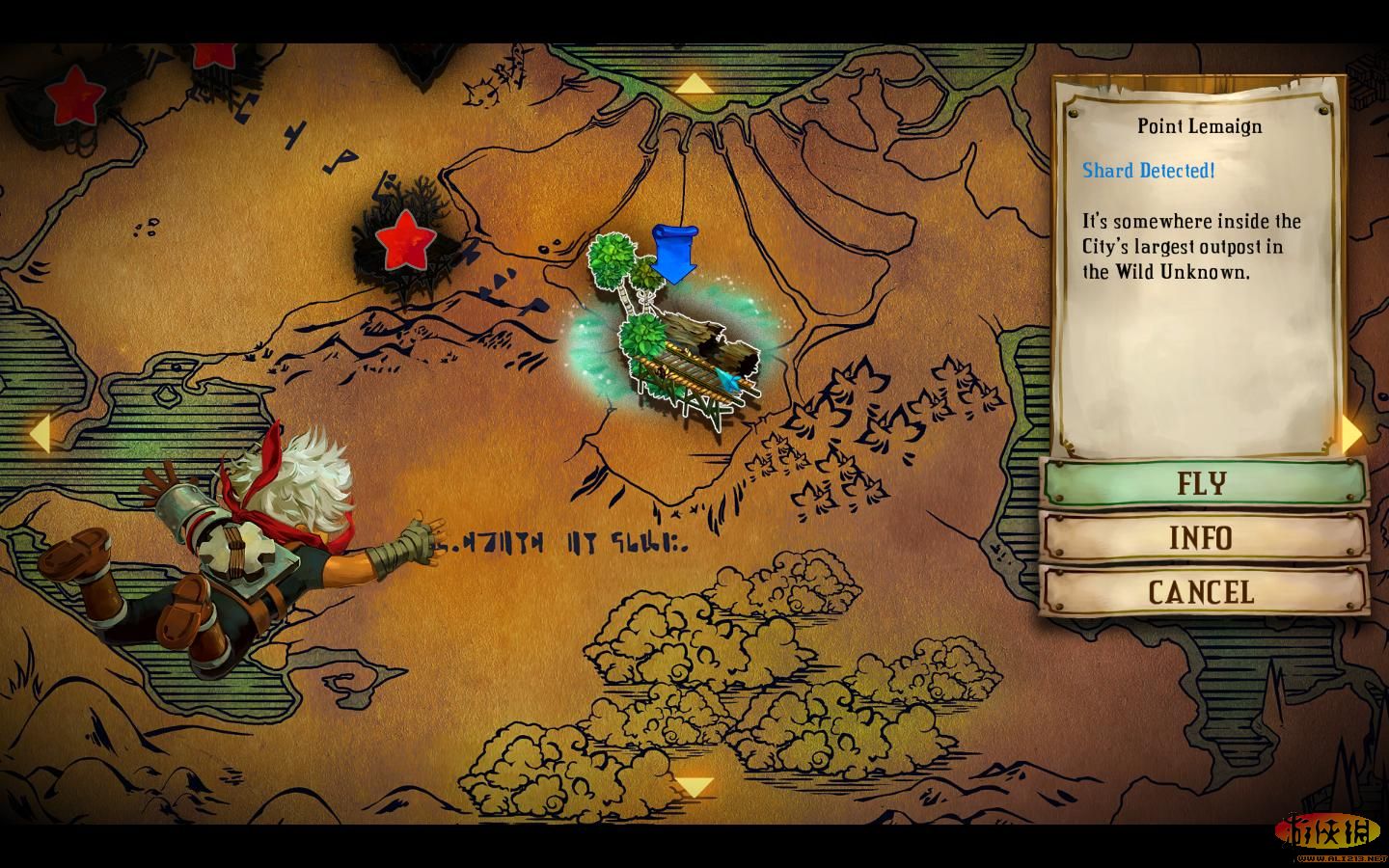1389x868 pixels.
Task: Cancel the map selection
Action: 1203,591
